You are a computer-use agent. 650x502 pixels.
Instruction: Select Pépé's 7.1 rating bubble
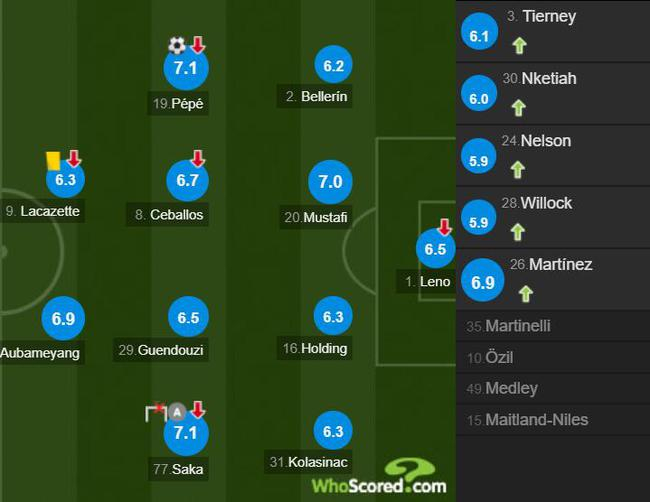click(x=185, y=69)
